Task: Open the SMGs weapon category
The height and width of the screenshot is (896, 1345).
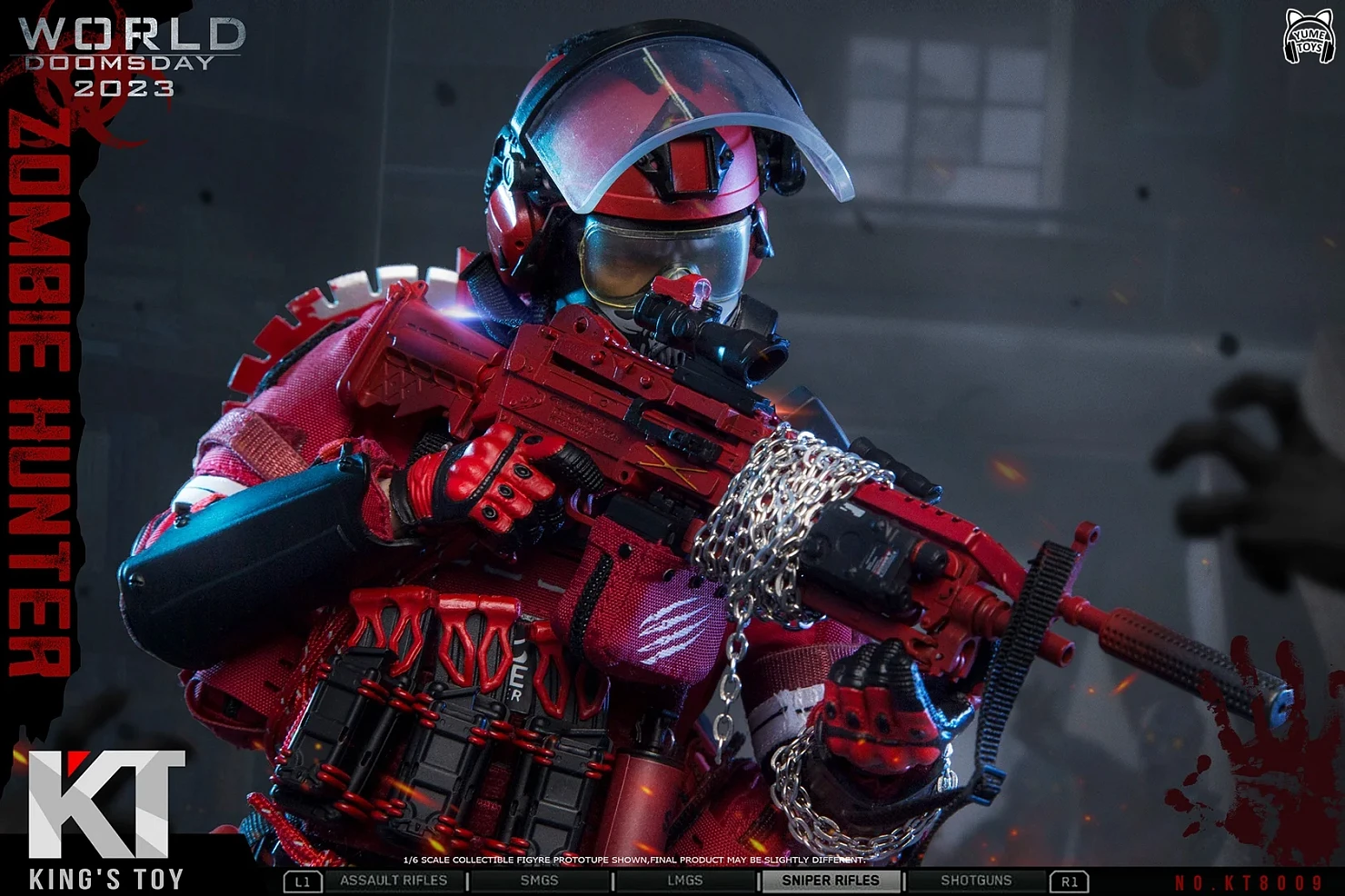Action: pos(539,881)
